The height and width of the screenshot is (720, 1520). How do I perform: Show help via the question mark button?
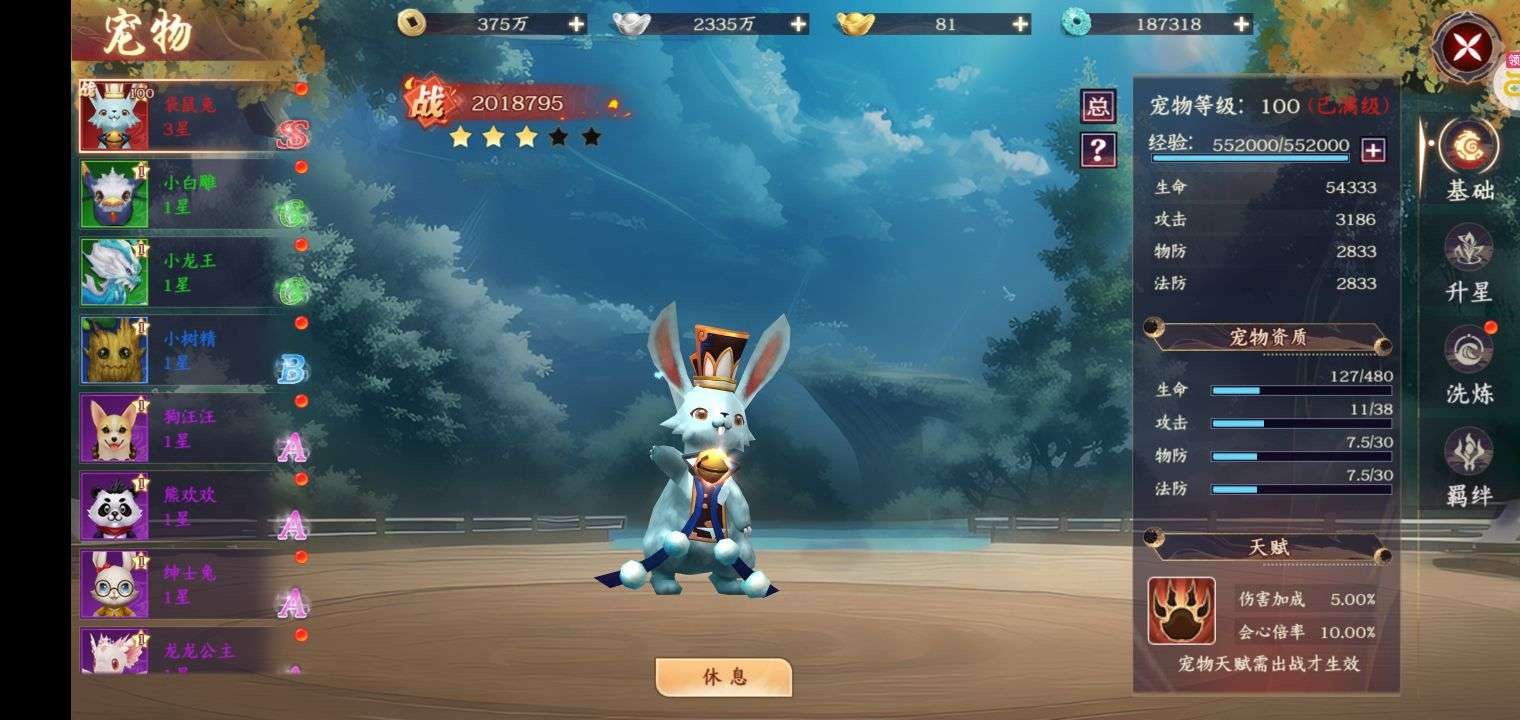1098,150
